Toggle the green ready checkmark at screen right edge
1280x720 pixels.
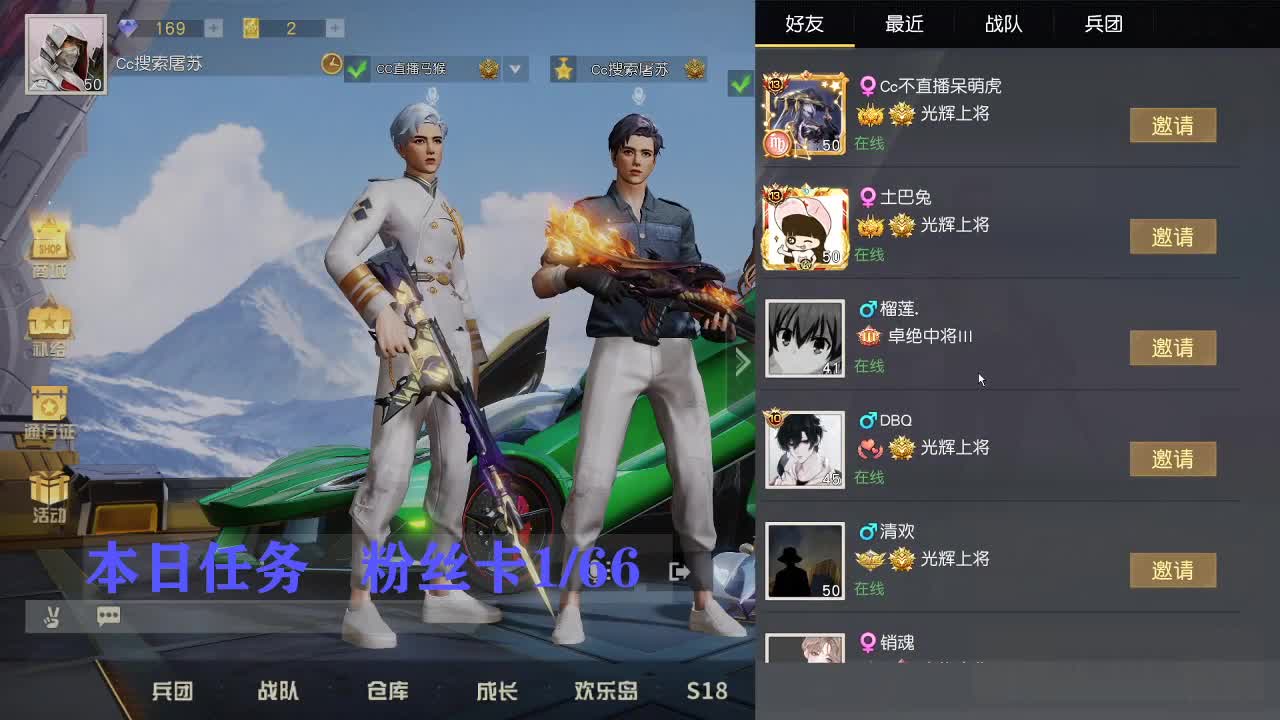[x=740, y=85]
